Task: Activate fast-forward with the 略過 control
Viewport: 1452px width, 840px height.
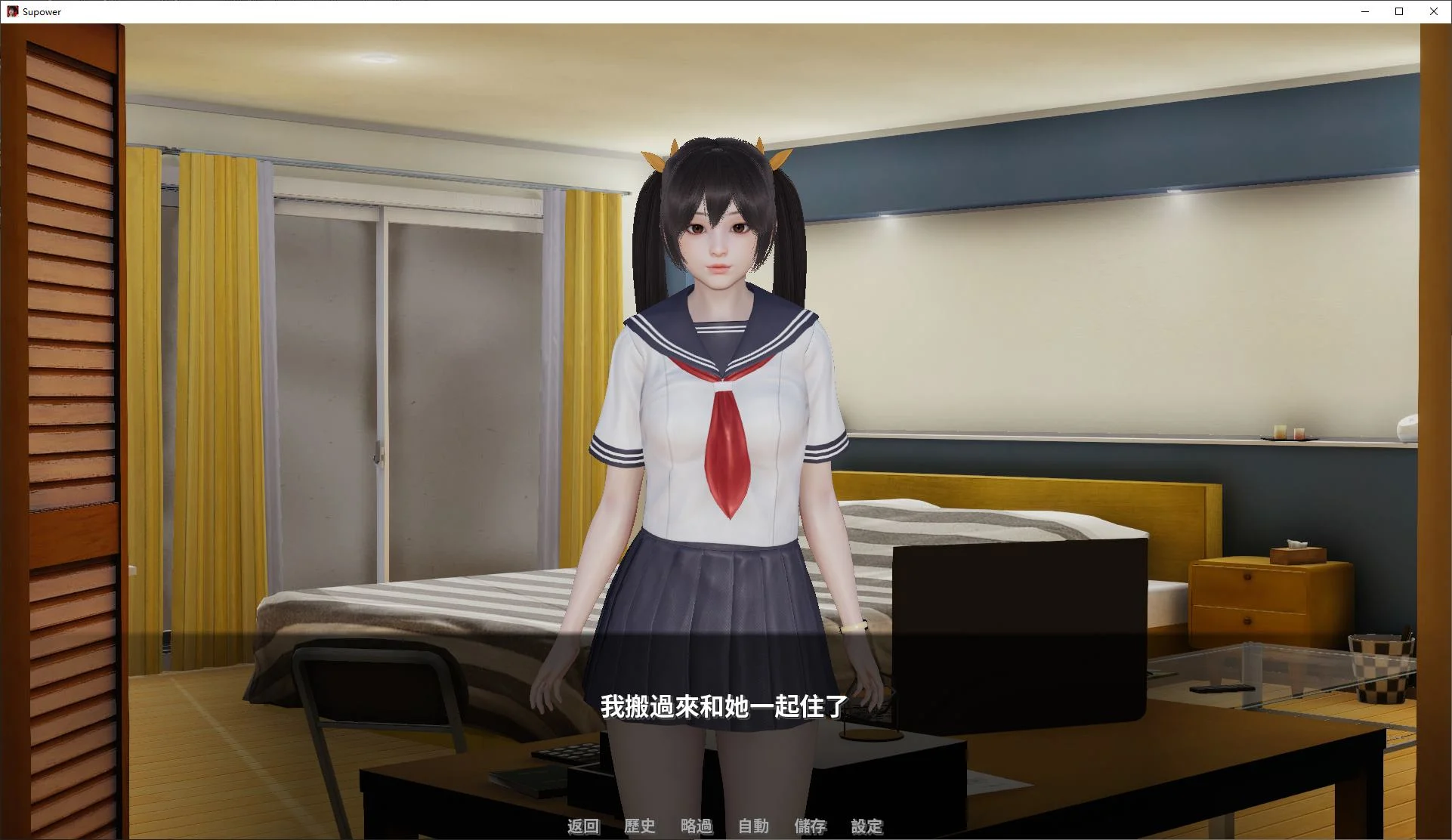Action: (x=697, y=826)
